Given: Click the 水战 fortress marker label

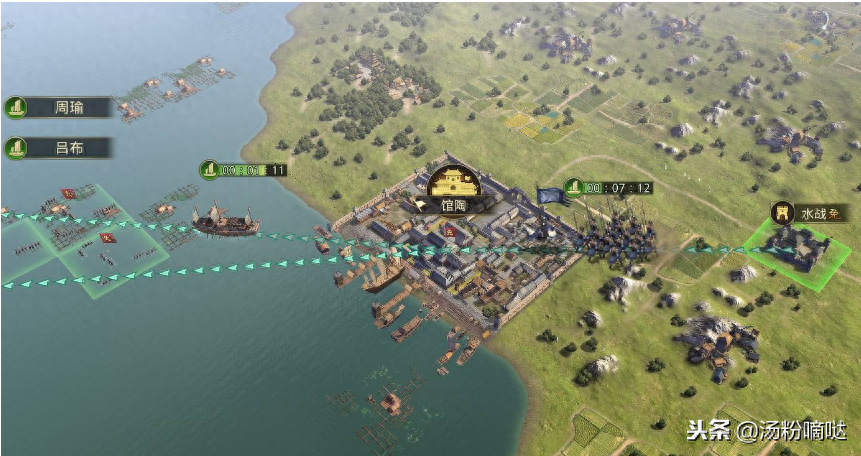Looking at the screenshot, I should [810, 212].
